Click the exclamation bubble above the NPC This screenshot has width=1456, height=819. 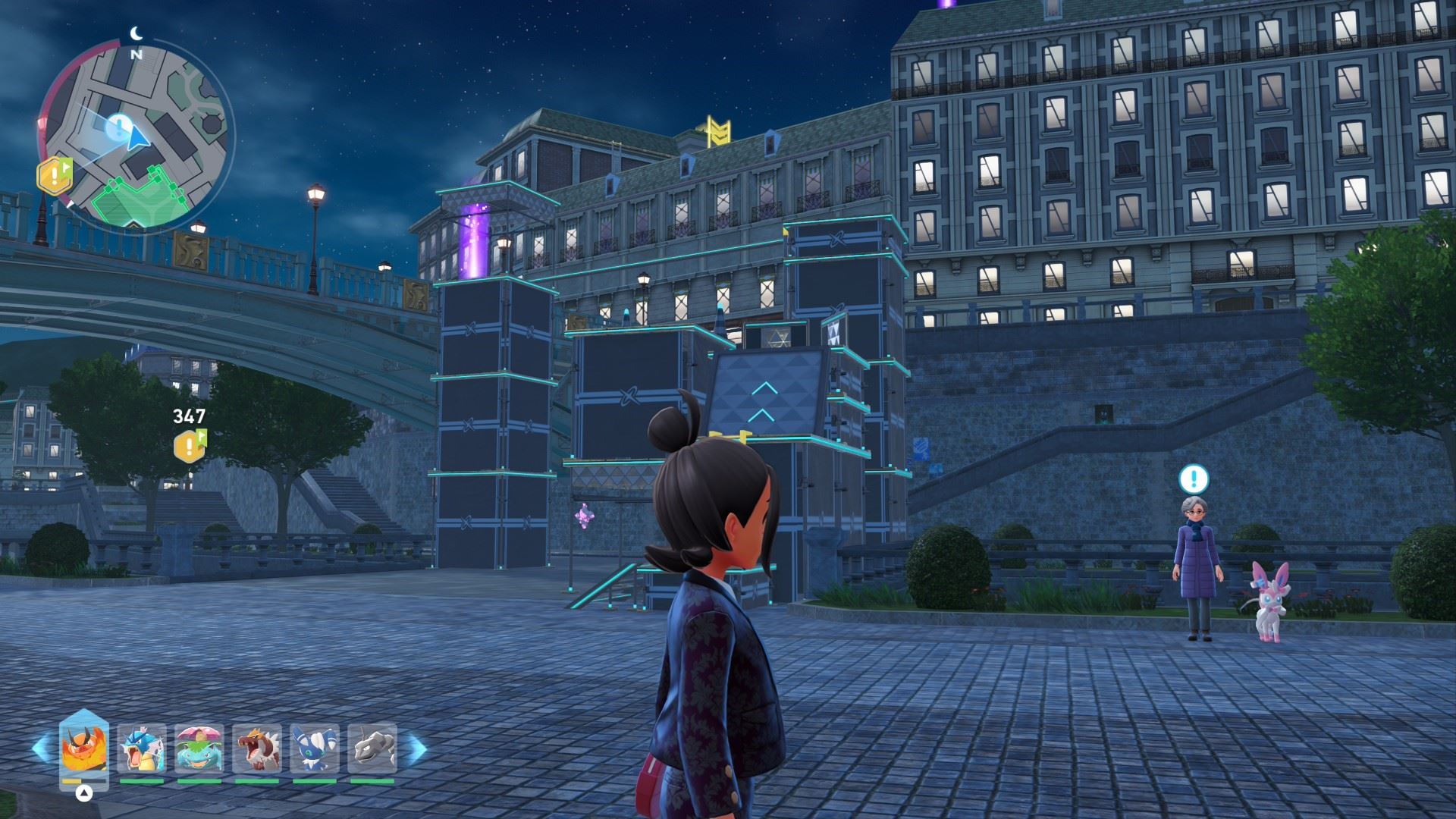1194,479
